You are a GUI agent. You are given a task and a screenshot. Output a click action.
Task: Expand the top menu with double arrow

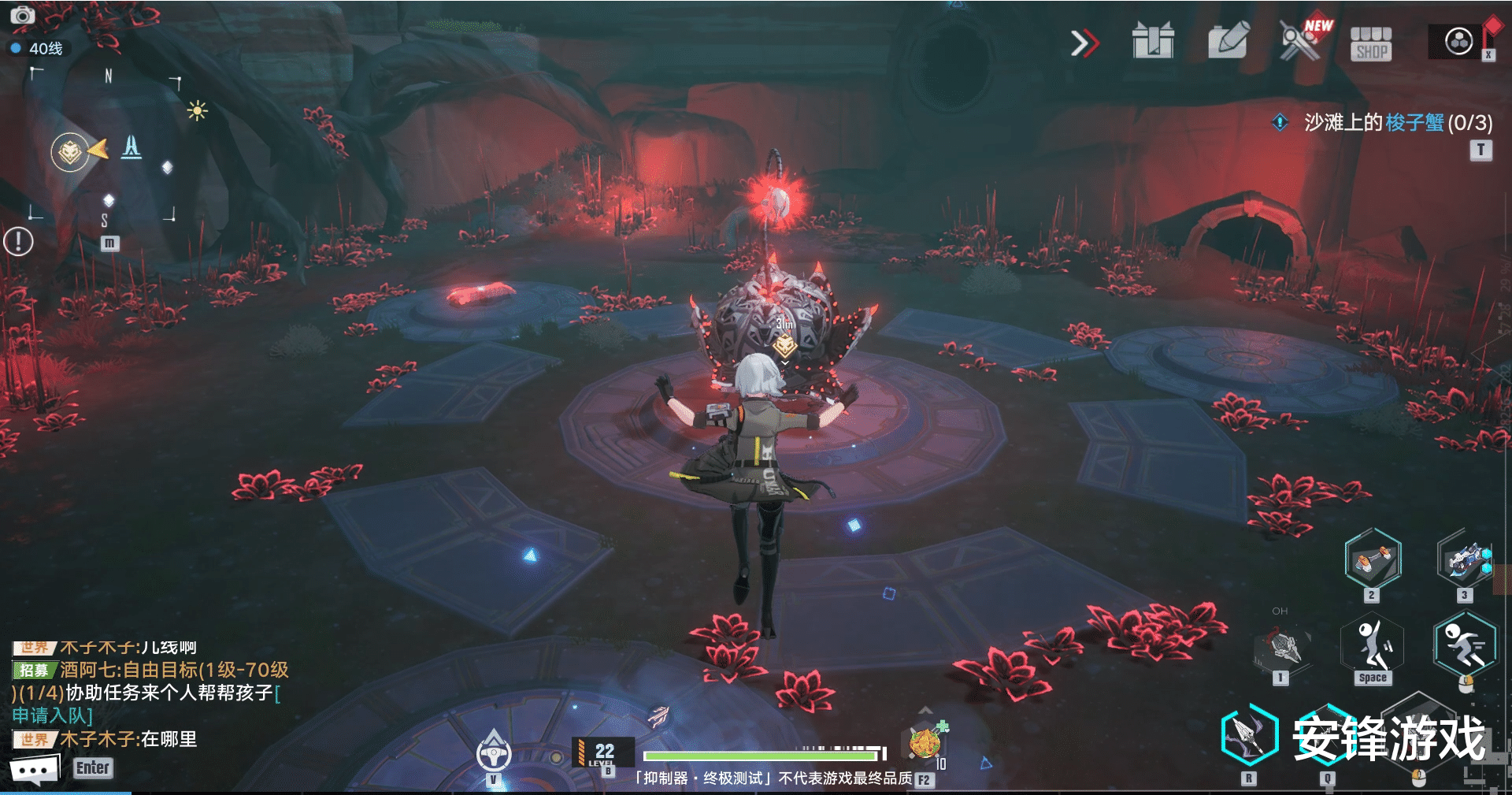coord(1084,43)
